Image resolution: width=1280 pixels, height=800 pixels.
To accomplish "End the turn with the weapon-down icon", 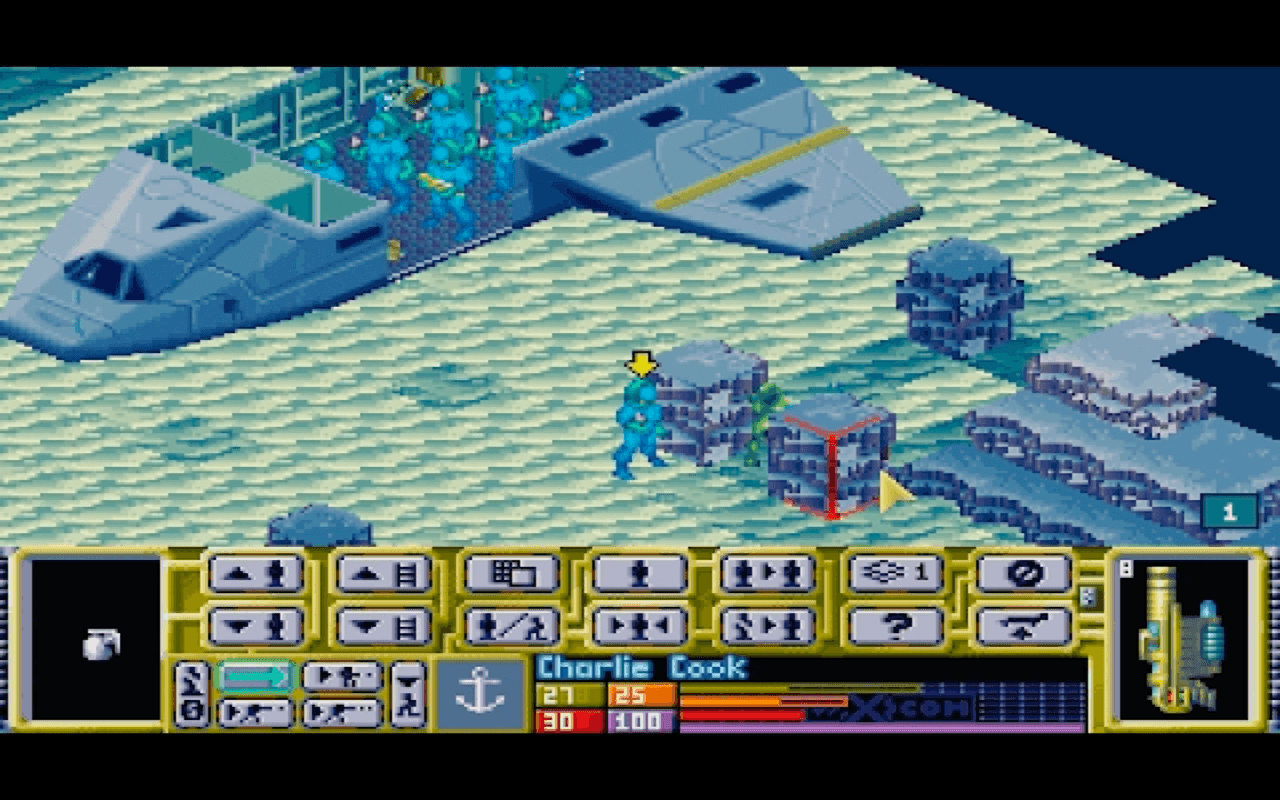I will tap(1023, 627).
